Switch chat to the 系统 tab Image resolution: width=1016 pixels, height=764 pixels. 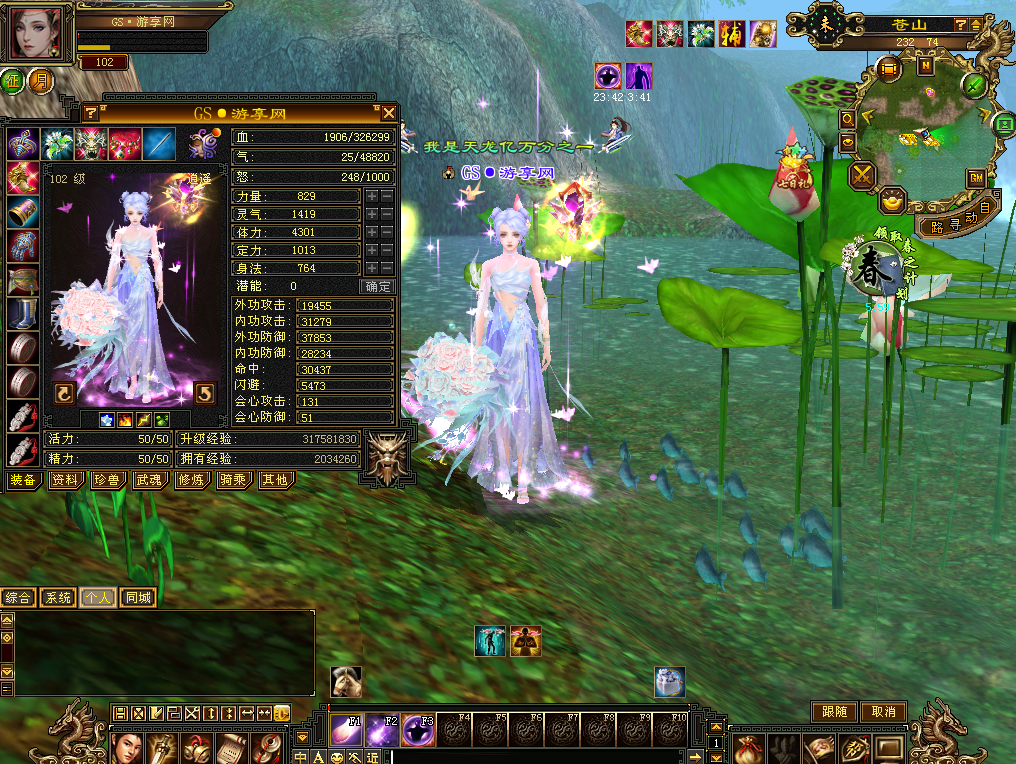(58, 598)
